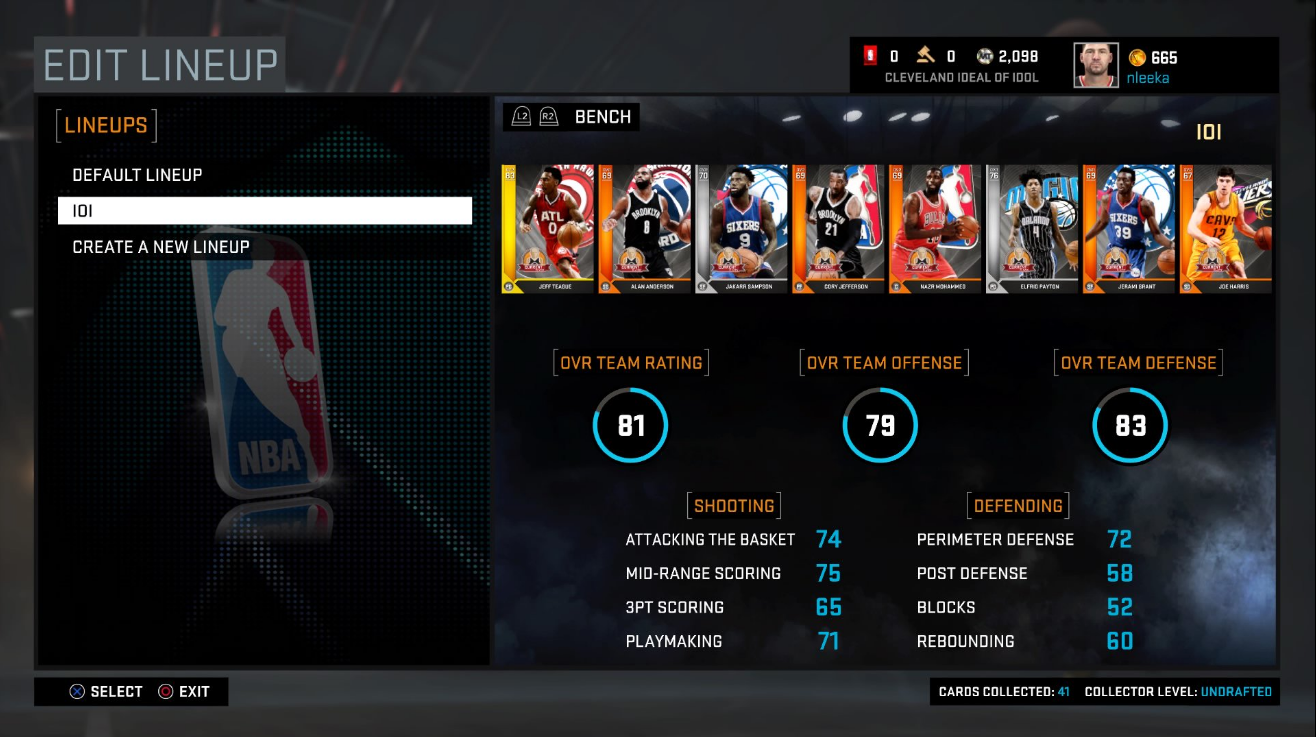Choose the IOI lineup entry
Viewport: 1316px width, 737px height.
264,211
